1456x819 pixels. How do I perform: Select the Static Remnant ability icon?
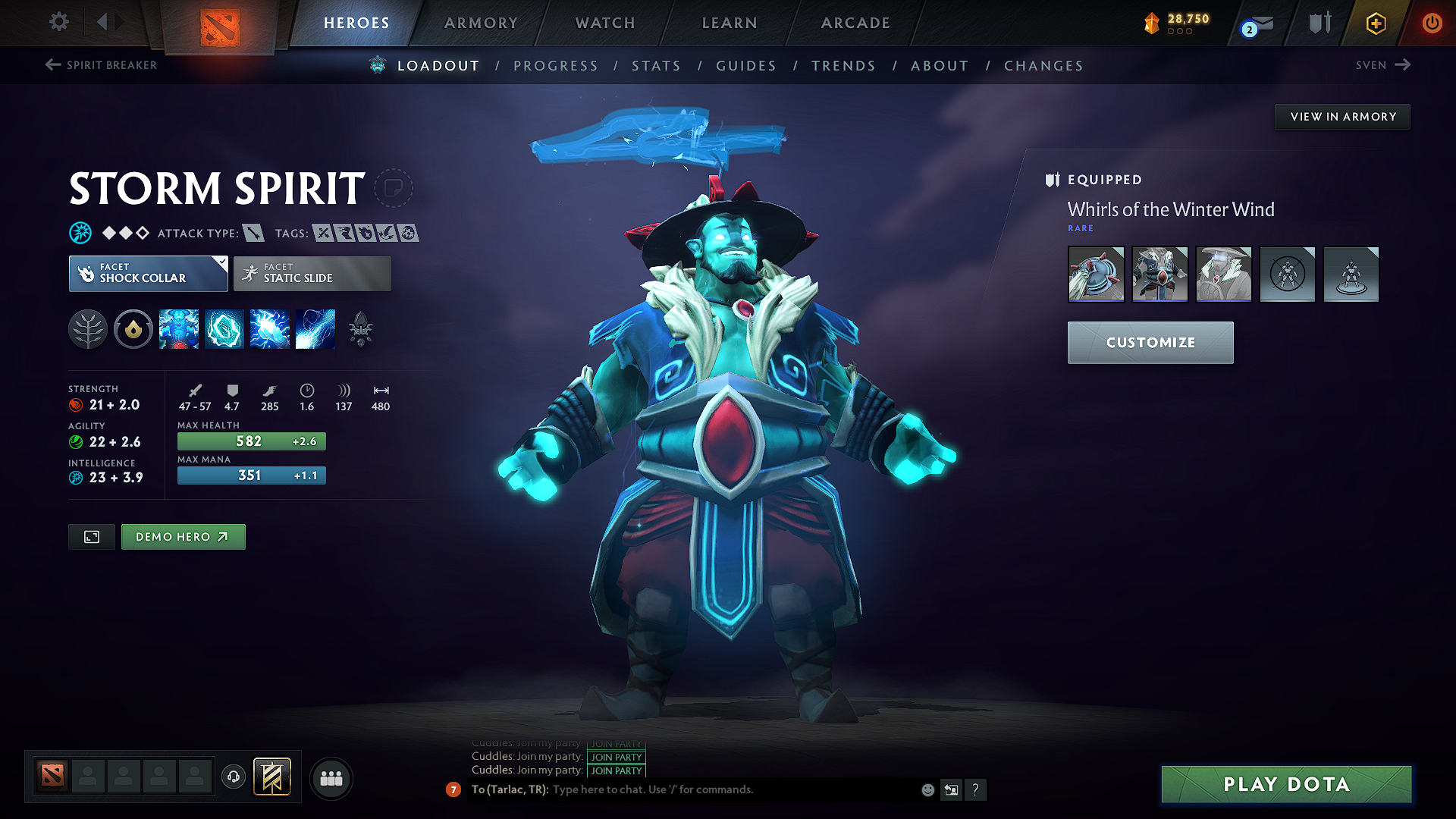pyautogui.click(x=178, y=329)
